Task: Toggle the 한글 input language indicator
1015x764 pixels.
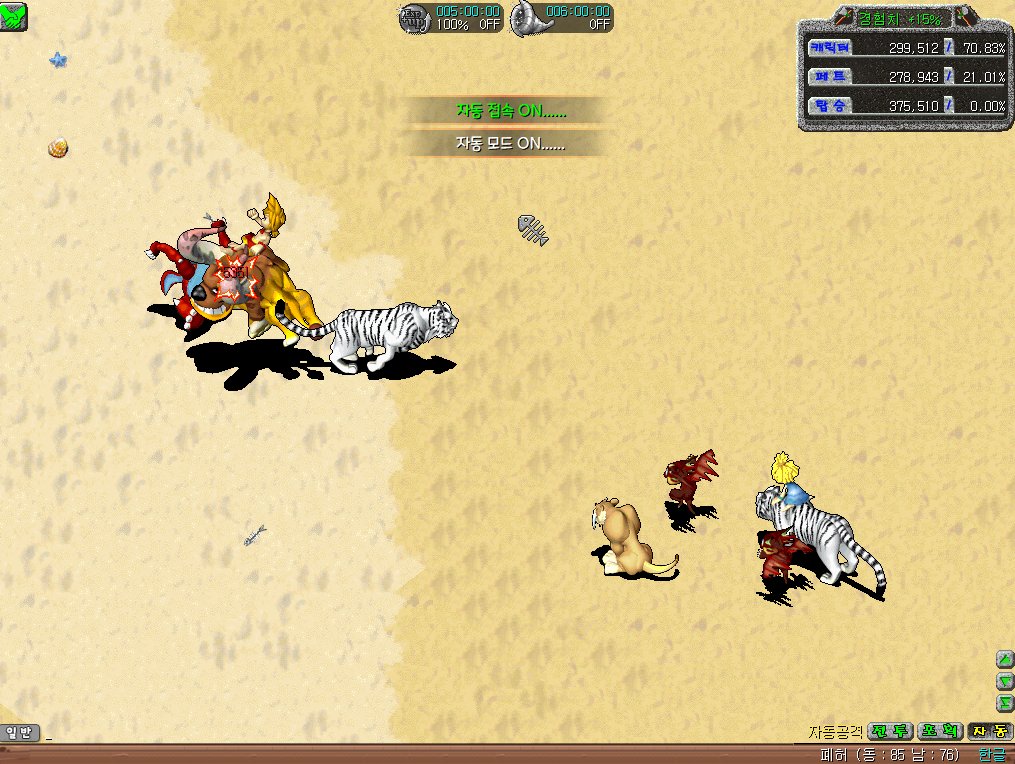Action: (993, 755)
